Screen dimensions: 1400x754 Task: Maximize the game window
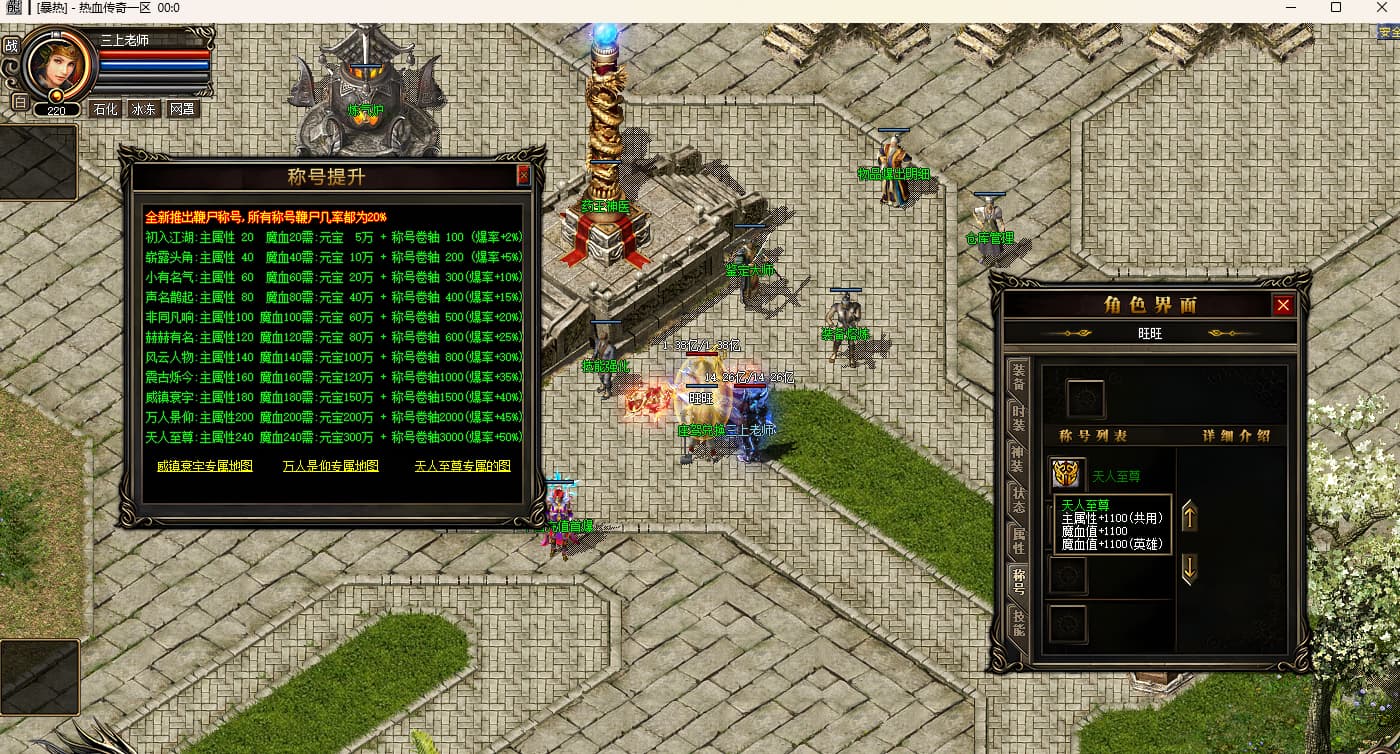[x=1335, y=8]
